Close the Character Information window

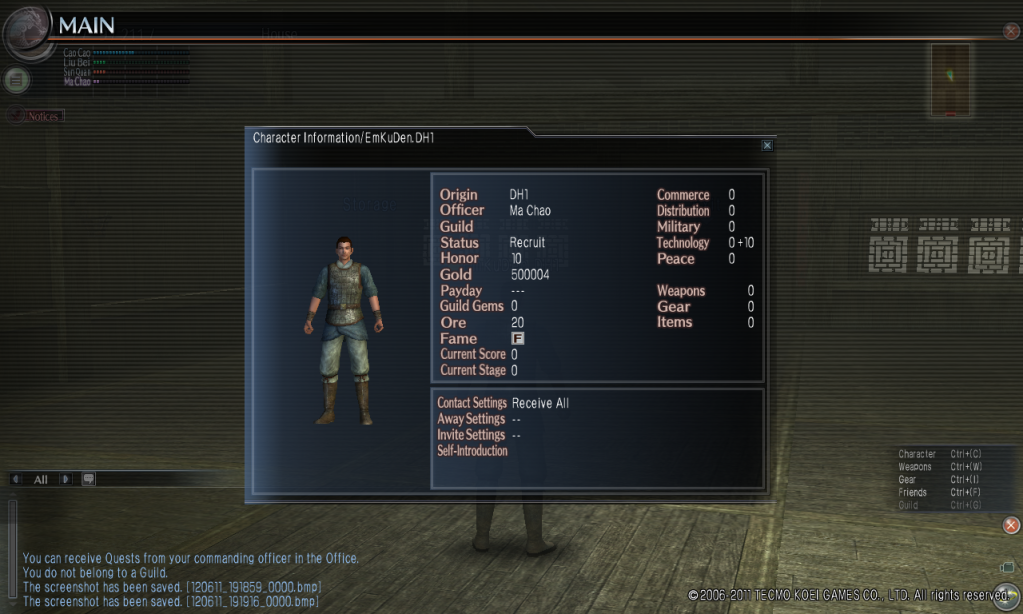[x=767, y=145]
